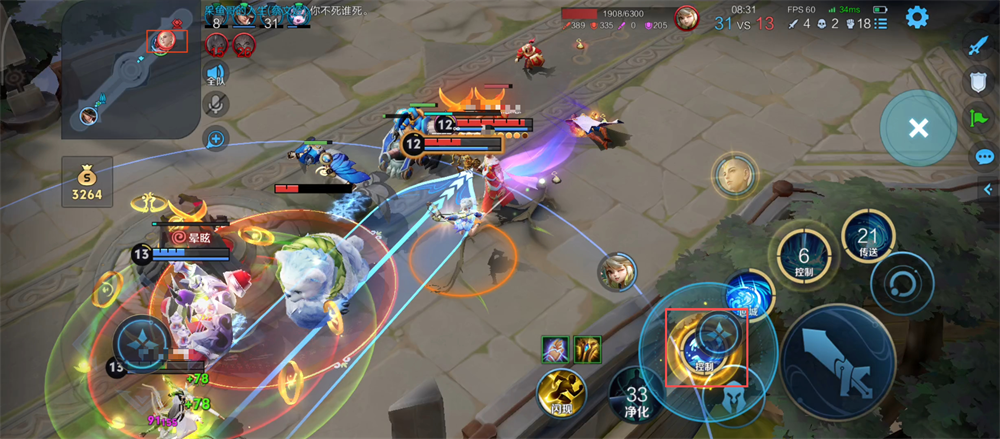Open the settings gear menu
The image size is (1000, 439).
pos(916,17)
